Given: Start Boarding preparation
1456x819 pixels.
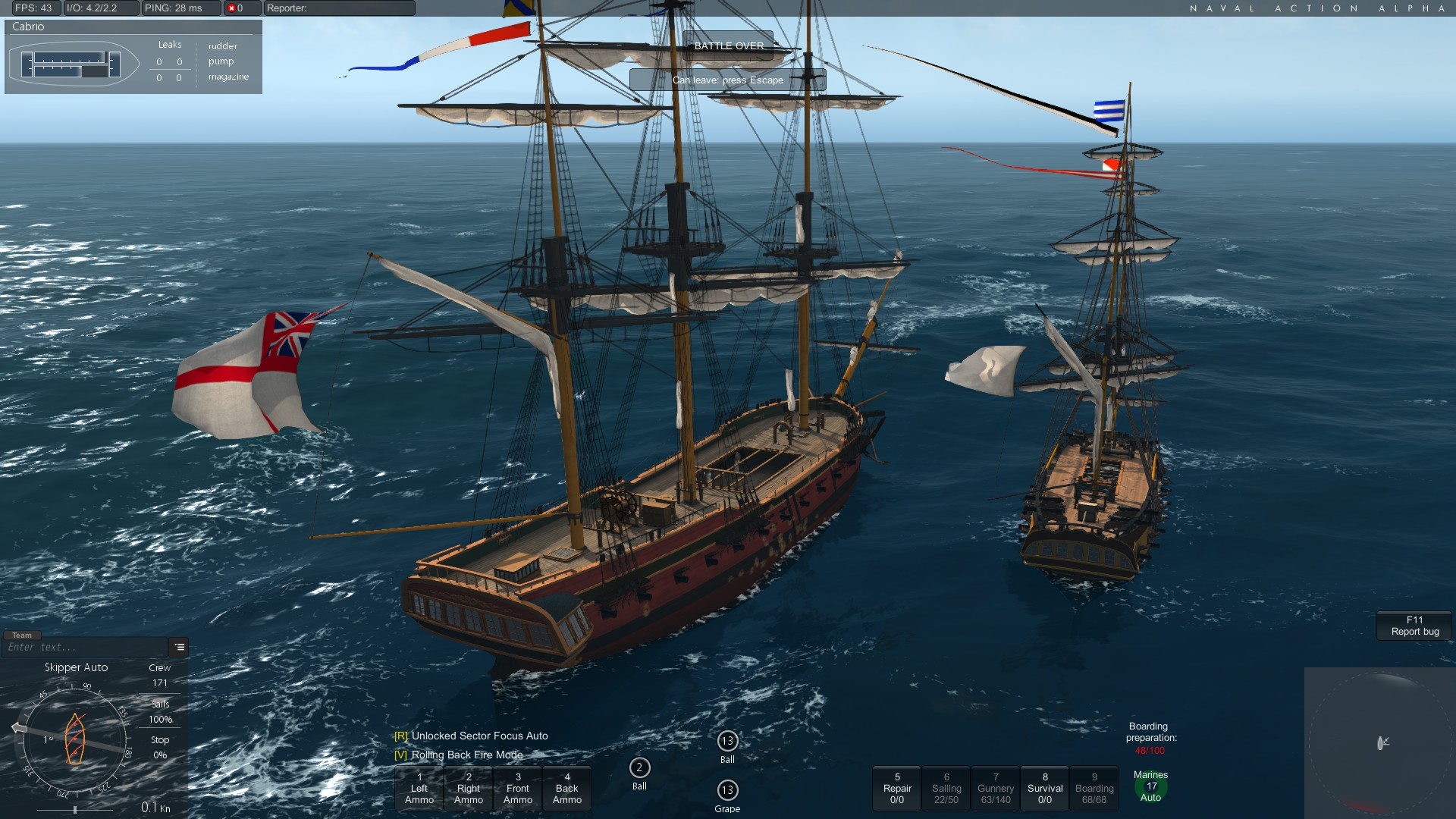Looking at the screenshot, I should tap(1094, 789).
